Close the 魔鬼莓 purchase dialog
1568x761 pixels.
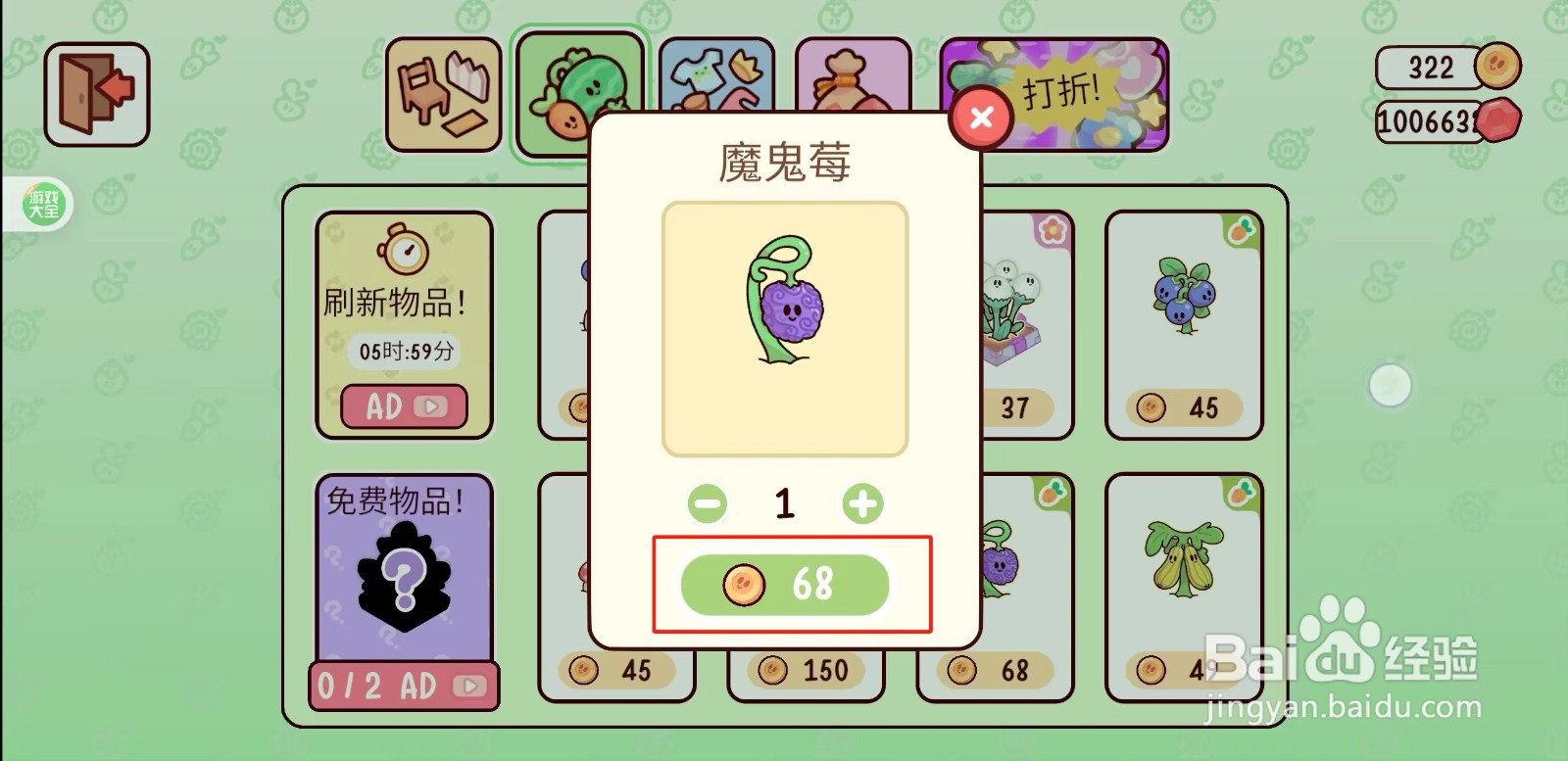coord(982,118)
